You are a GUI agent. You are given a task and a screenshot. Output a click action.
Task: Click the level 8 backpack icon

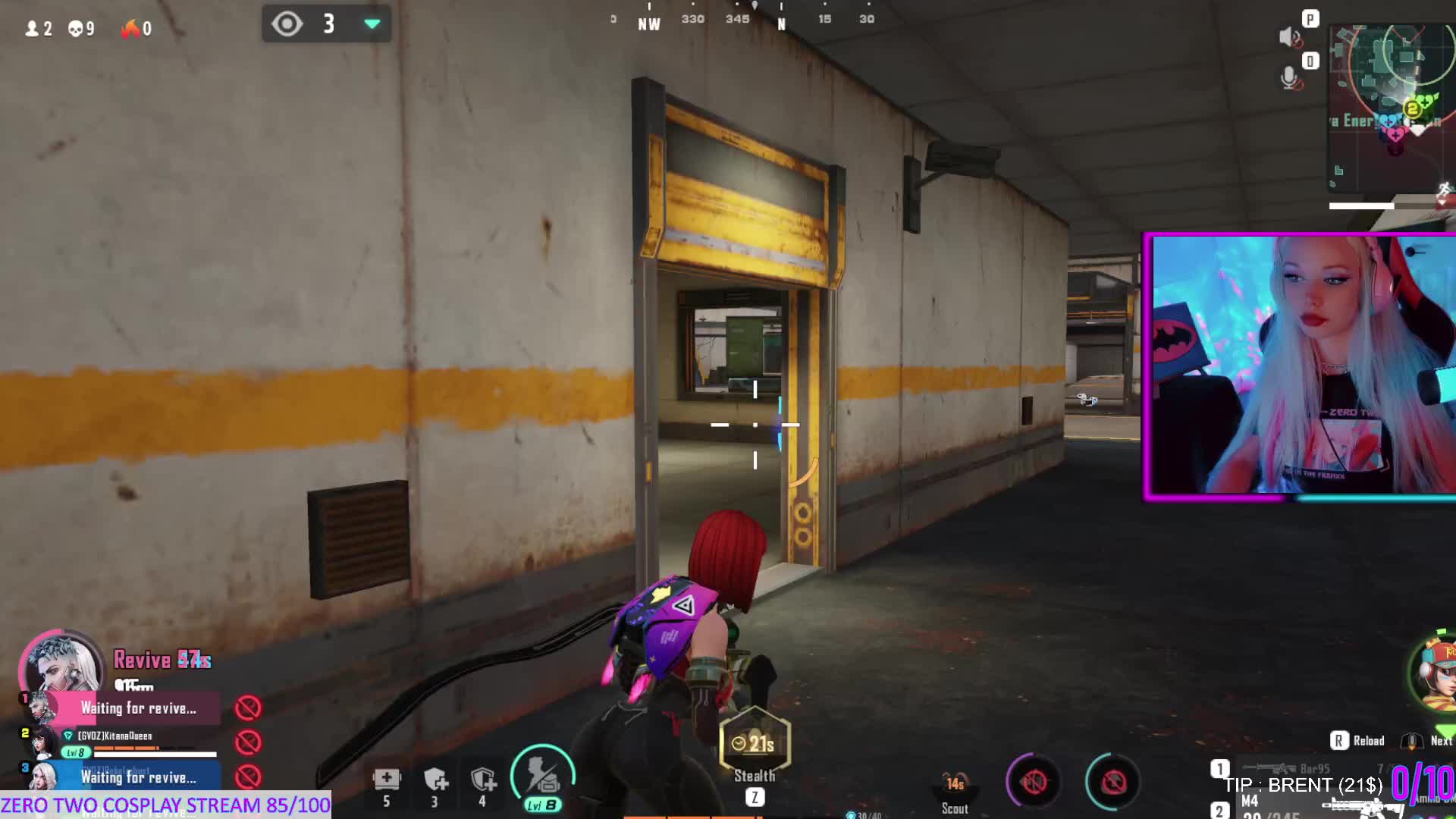pyautogui.click(x=543, y=777)
